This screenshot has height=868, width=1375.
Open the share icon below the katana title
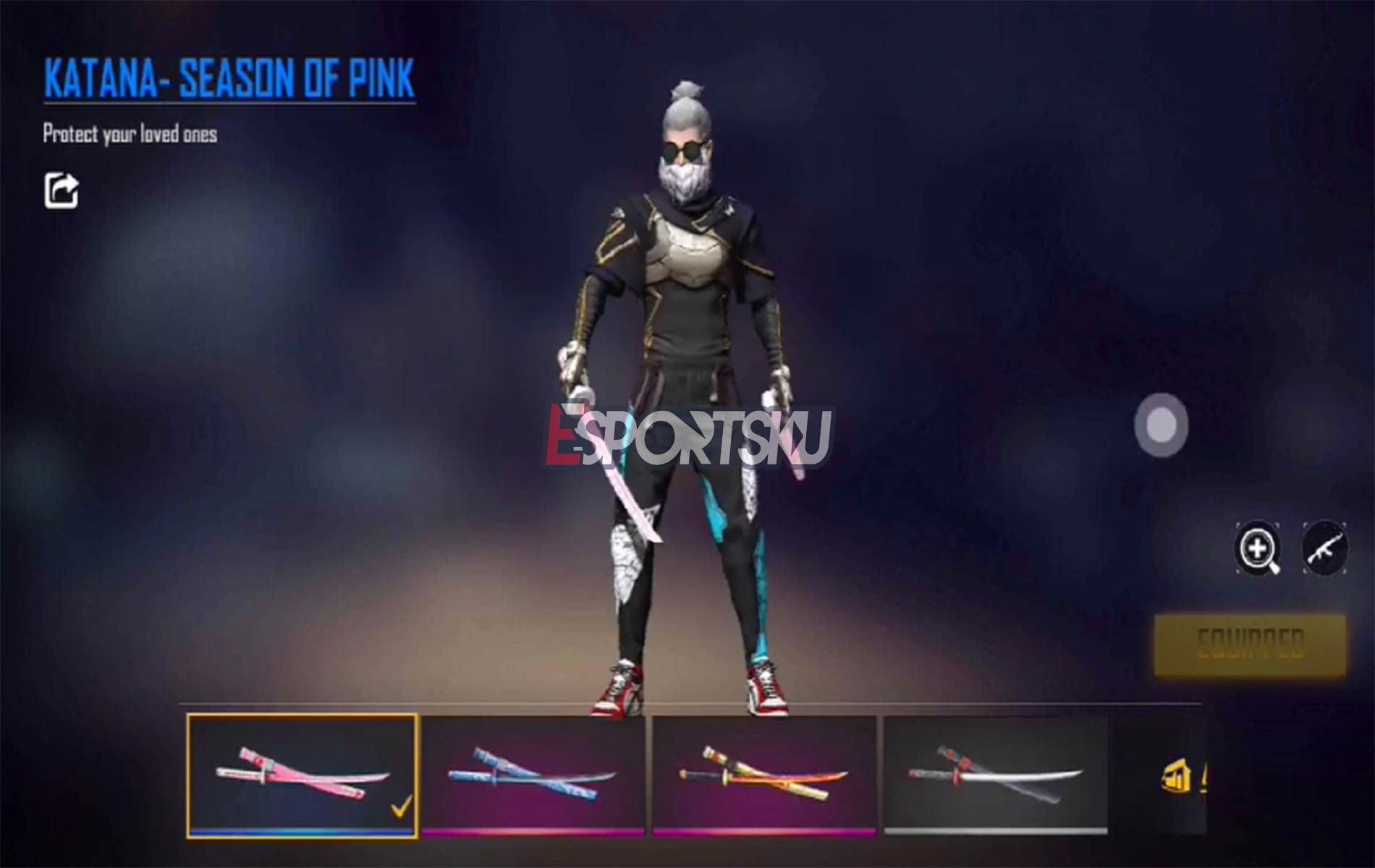[62, 190]
